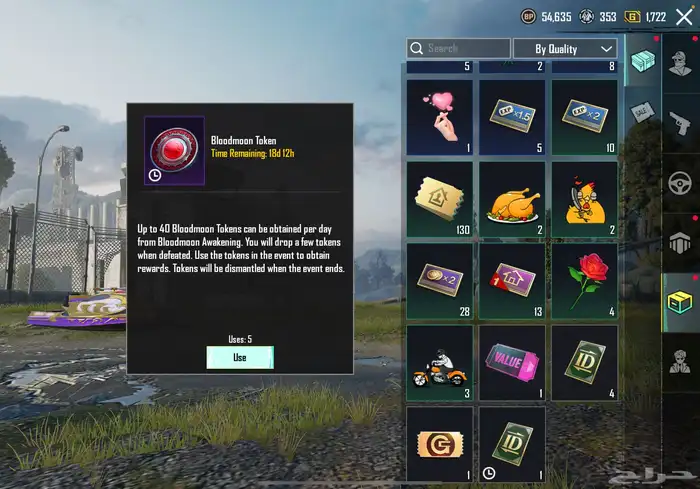Switch to the character outfit tab

coord(680,360)
